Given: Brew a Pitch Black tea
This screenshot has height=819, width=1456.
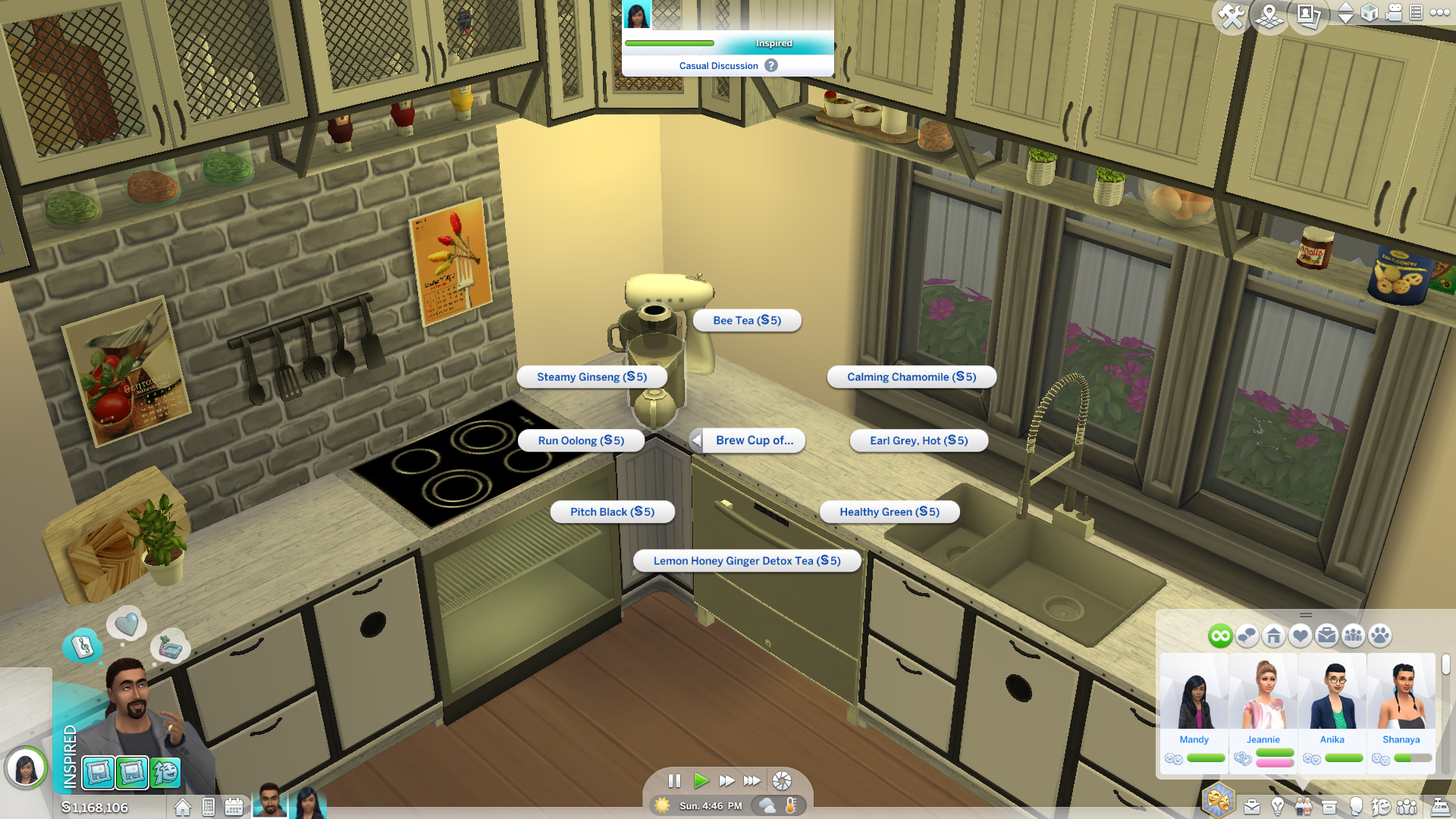Looking at the screenshot, I should point(612,512).
